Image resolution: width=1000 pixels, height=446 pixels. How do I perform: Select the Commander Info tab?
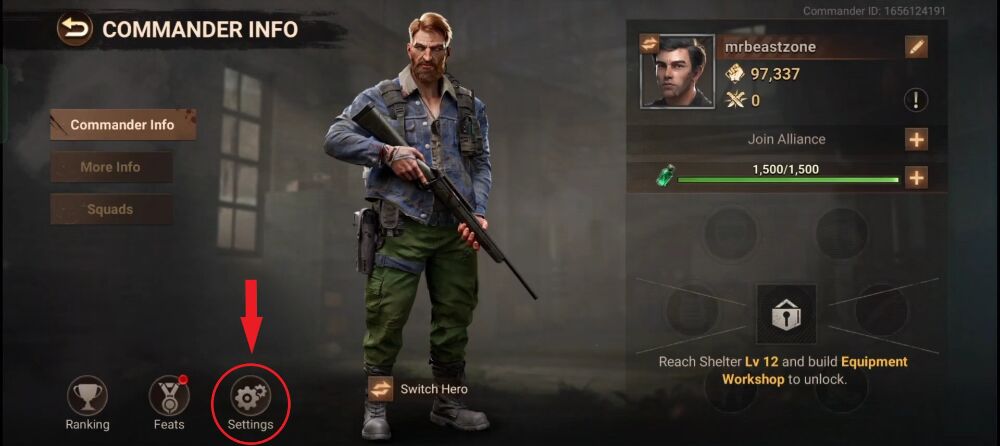(123, 125)
